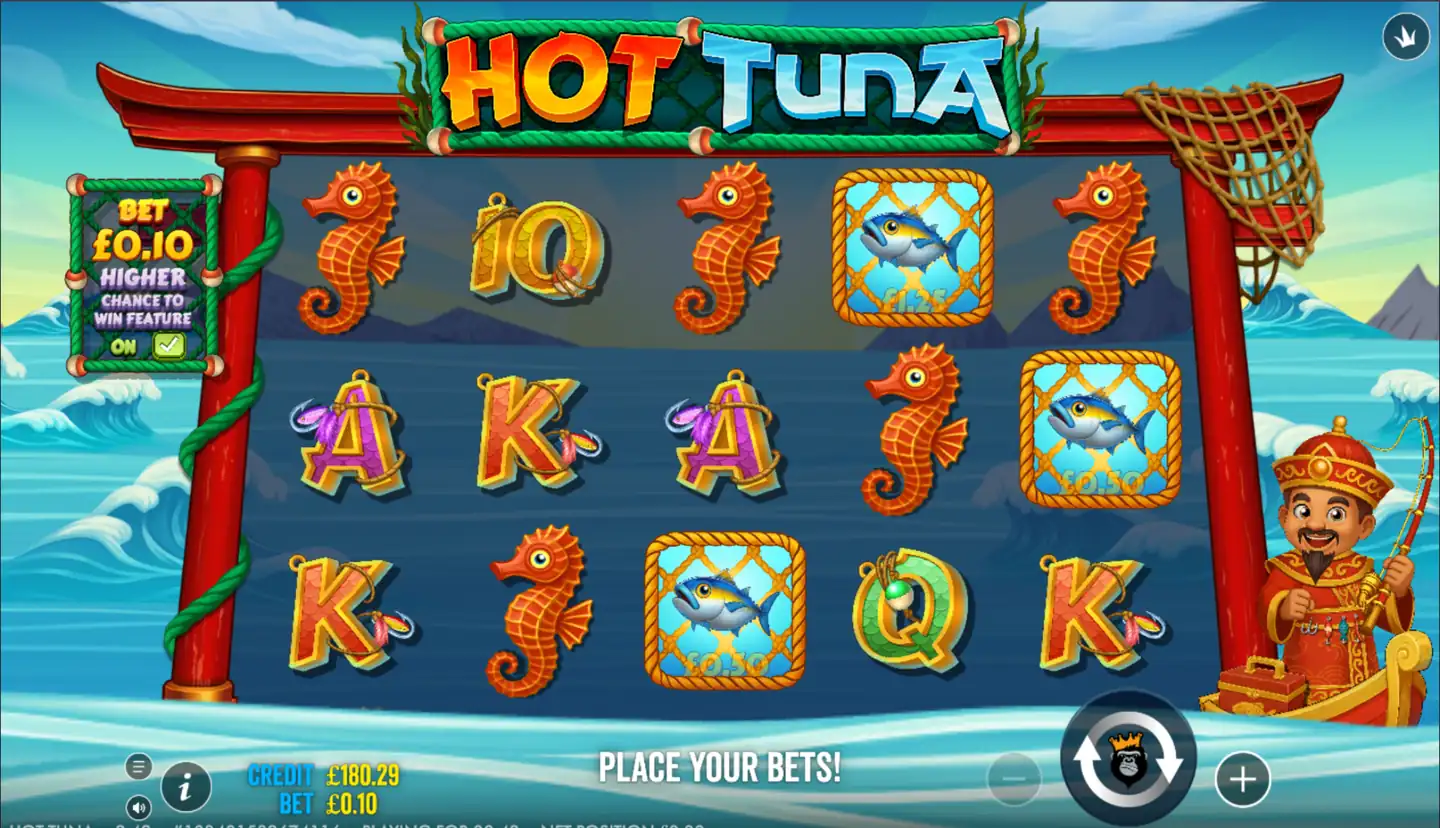Select the netted tuna symbol on reel one
Screen dimensions: 1440x828
725,605
